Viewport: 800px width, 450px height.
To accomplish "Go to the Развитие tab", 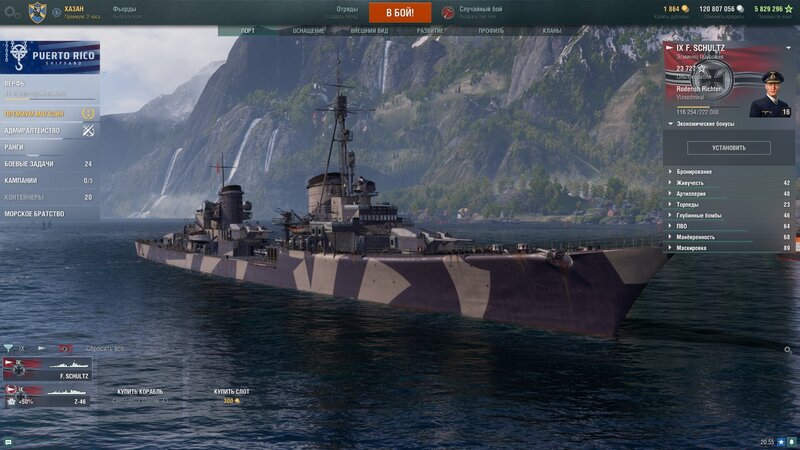I will (x=430, y=30).
